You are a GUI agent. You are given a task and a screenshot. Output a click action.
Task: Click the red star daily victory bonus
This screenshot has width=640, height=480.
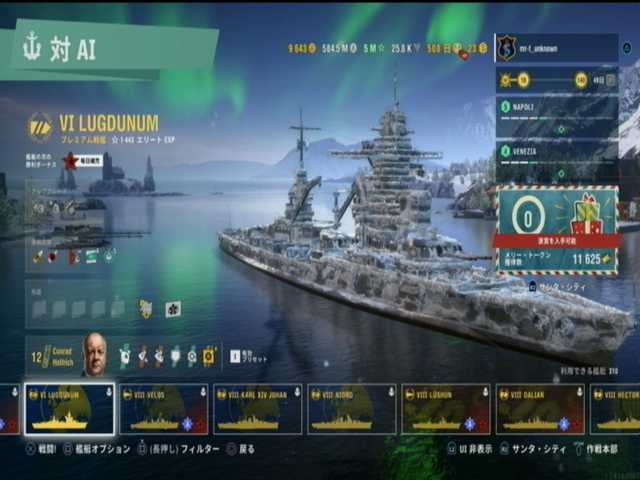(70, 161)
